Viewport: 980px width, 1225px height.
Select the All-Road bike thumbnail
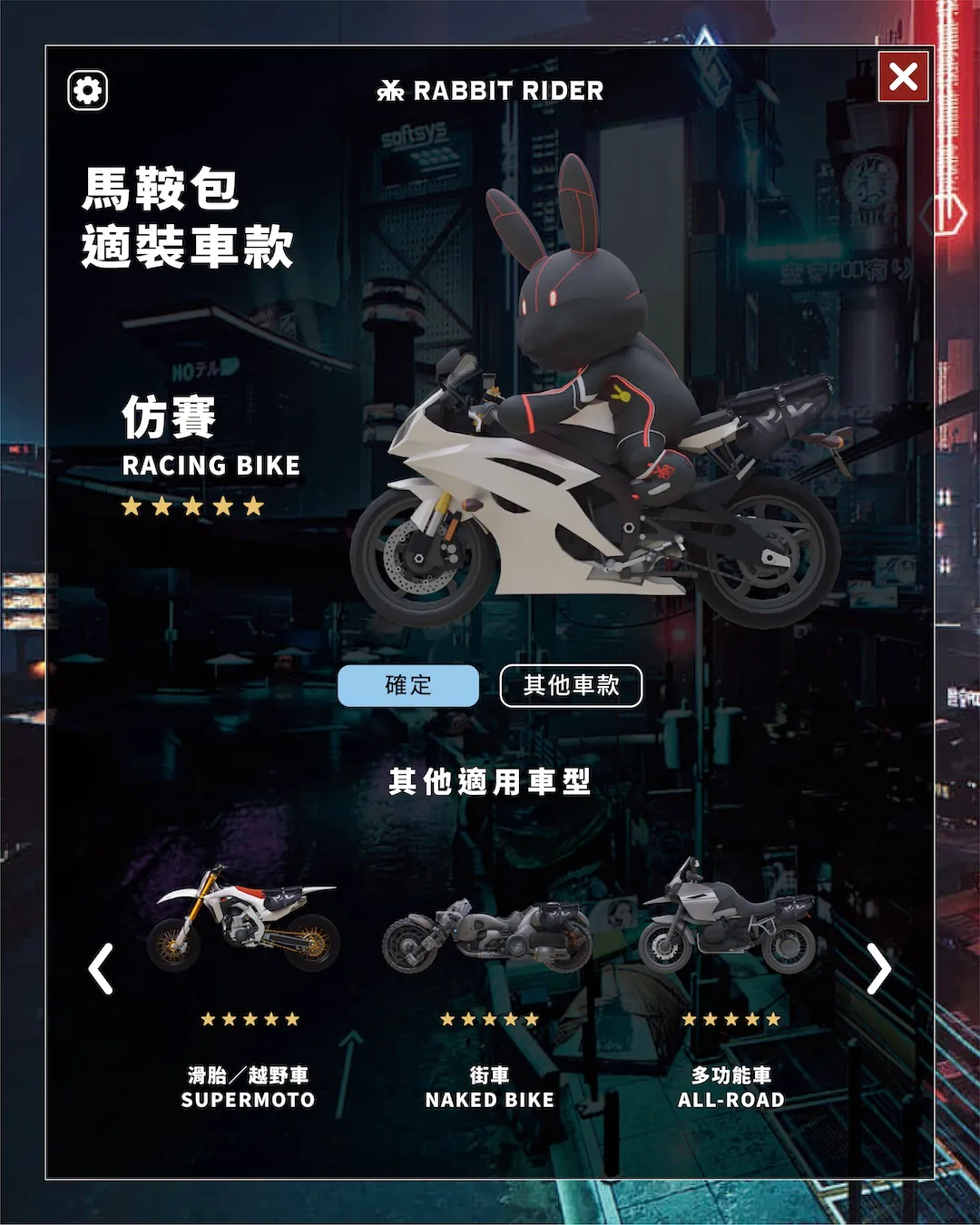point(728,918)
